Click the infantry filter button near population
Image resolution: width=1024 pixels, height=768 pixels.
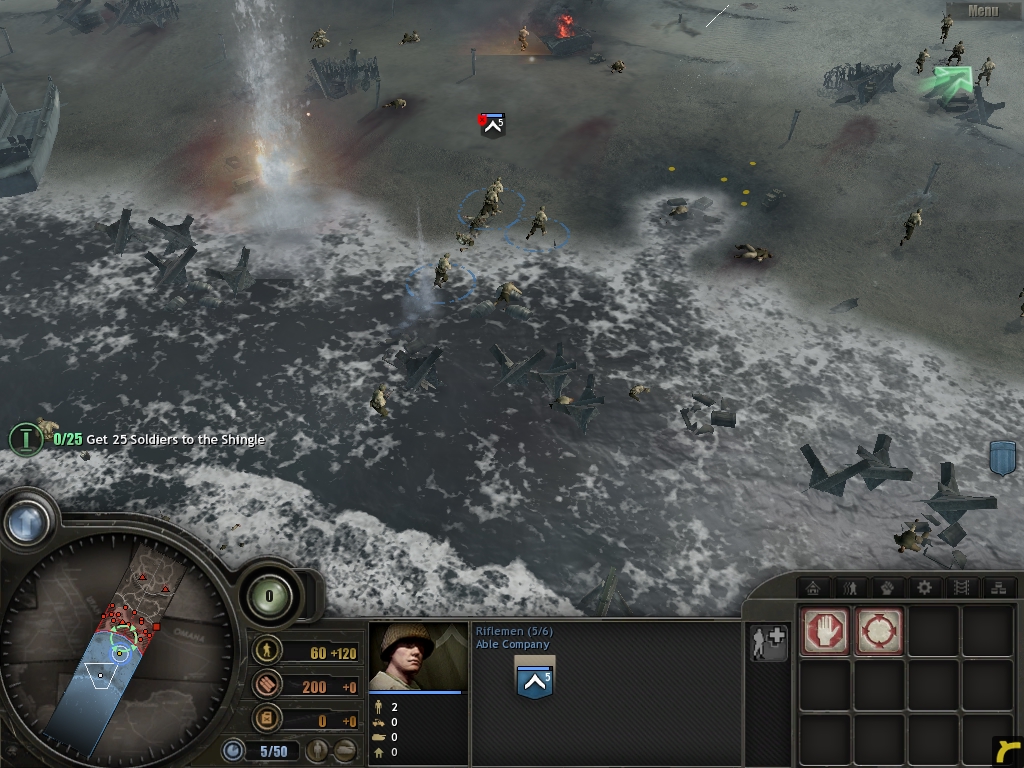(319, 750)
